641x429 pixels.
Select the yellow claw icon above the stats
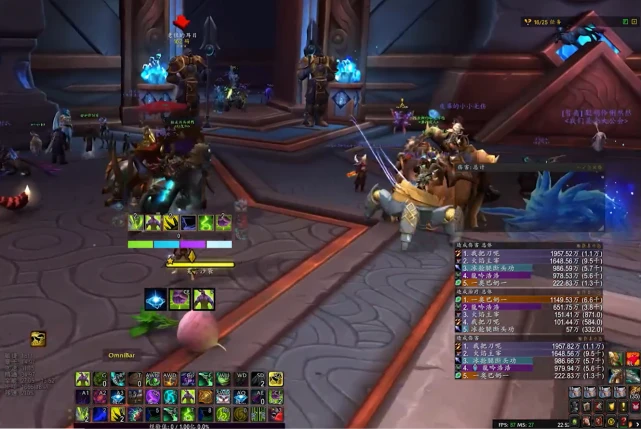click(x=38, y=339)
